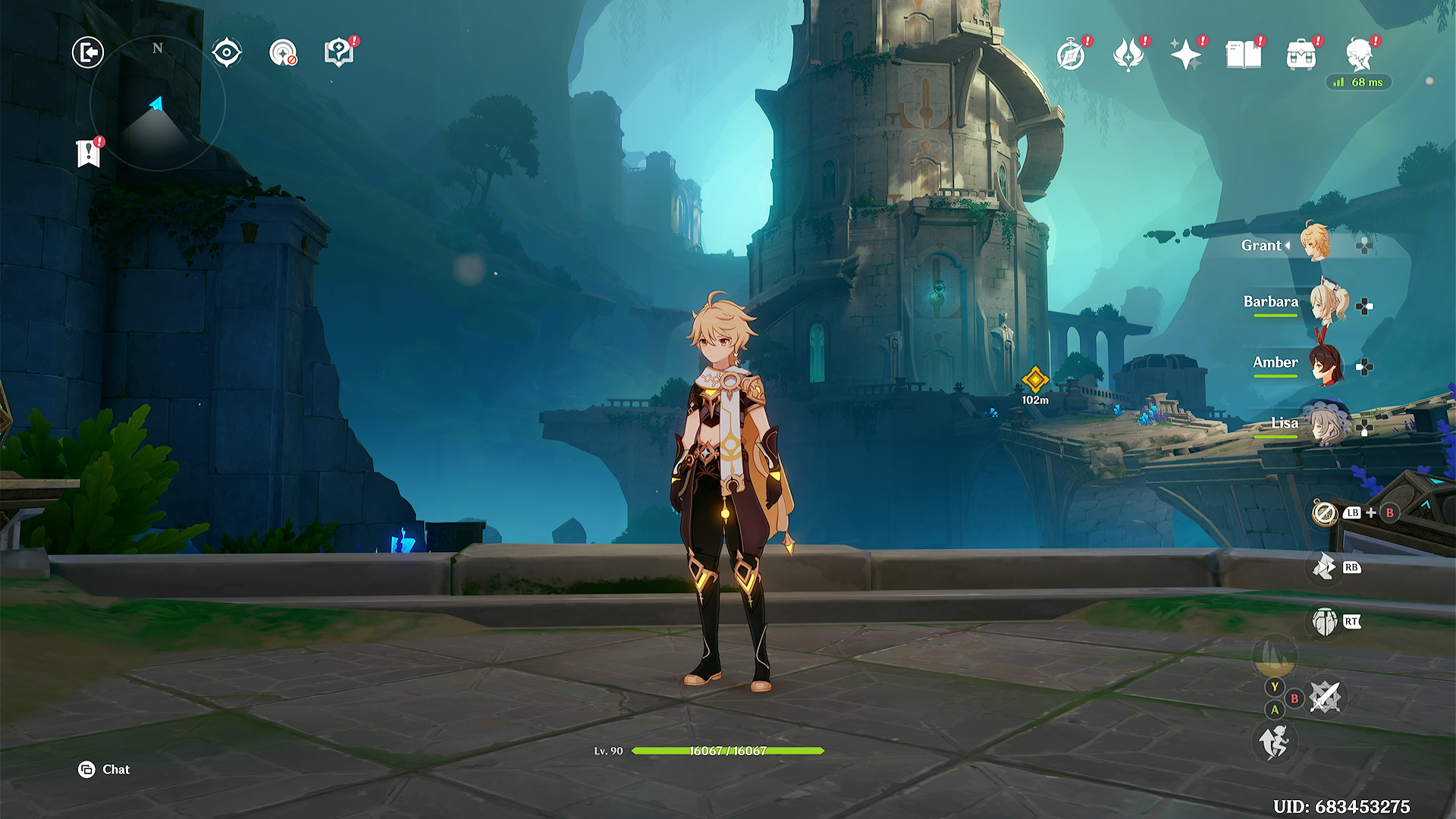Open the four-pointed star wish icon

pos(1186,55)
